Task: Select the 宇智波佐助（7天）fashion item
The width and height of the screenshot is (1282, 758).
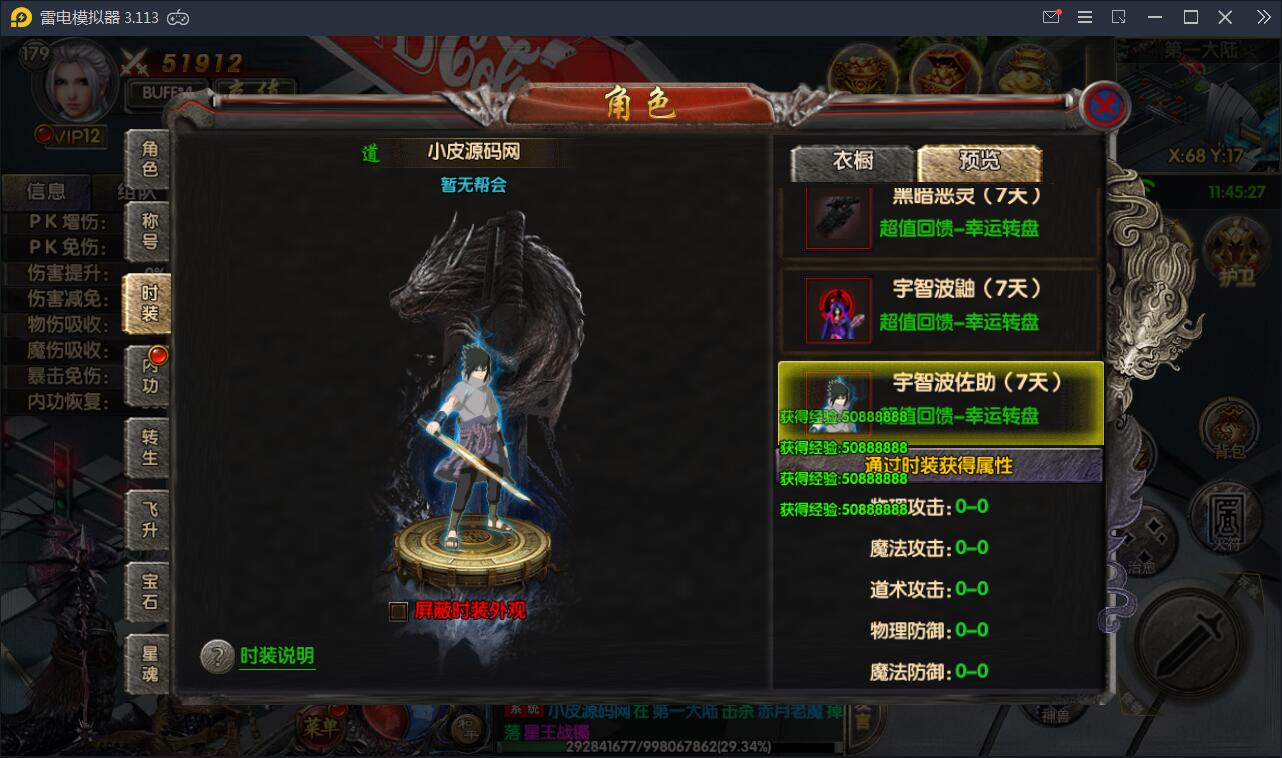Action: [940, 400]
